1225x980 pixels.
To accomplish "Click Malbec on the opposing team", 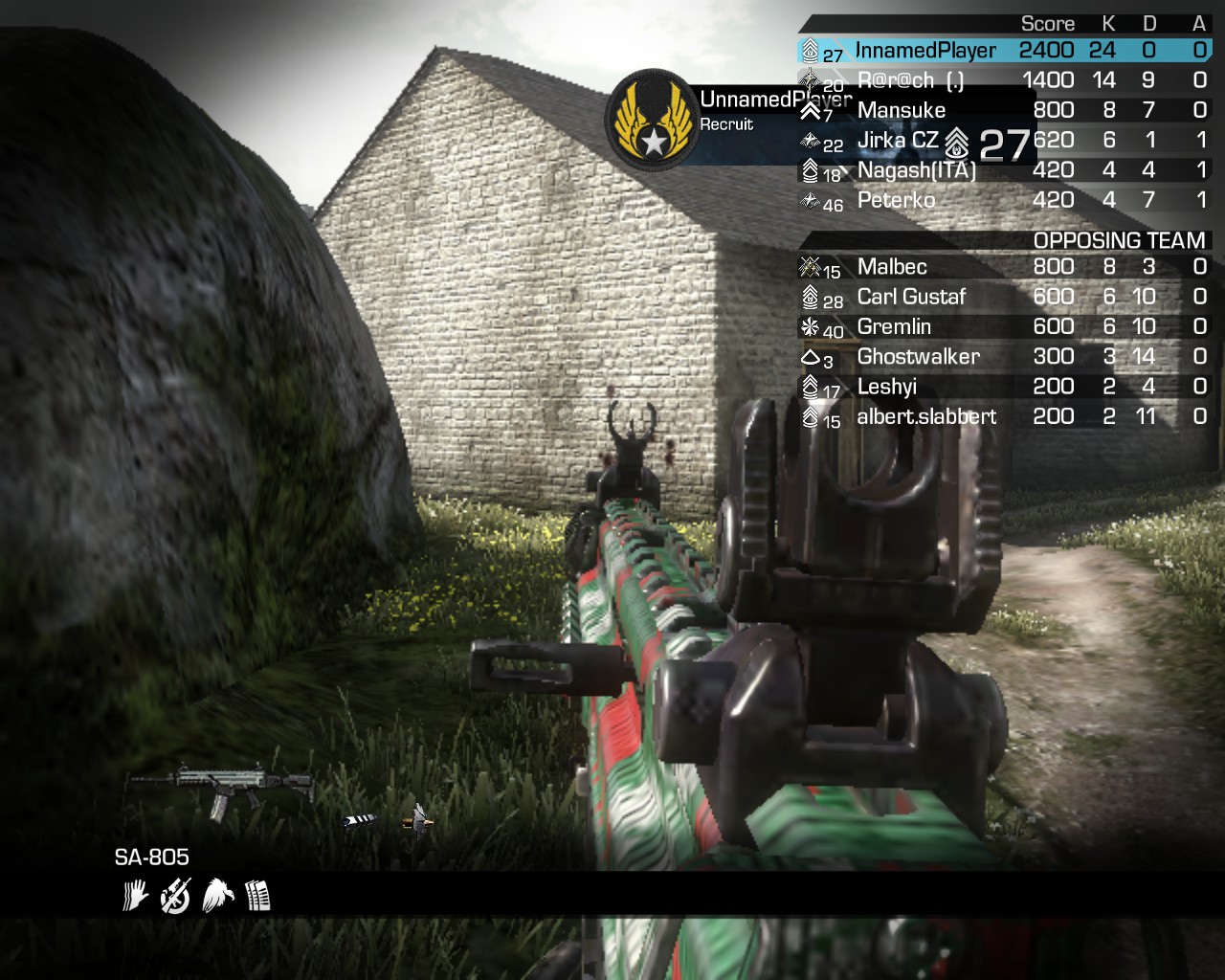I will (x=892, y=267).
